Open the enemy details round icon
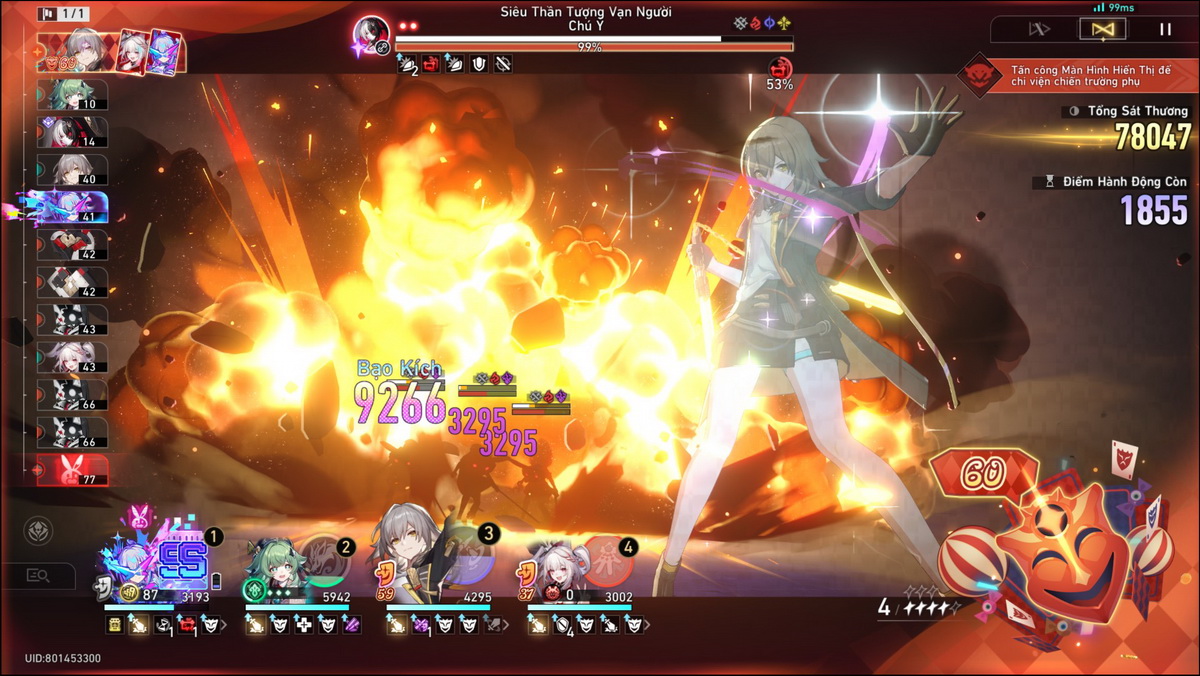The height and width of the screenshot is (676, 1200). (38, 531)
